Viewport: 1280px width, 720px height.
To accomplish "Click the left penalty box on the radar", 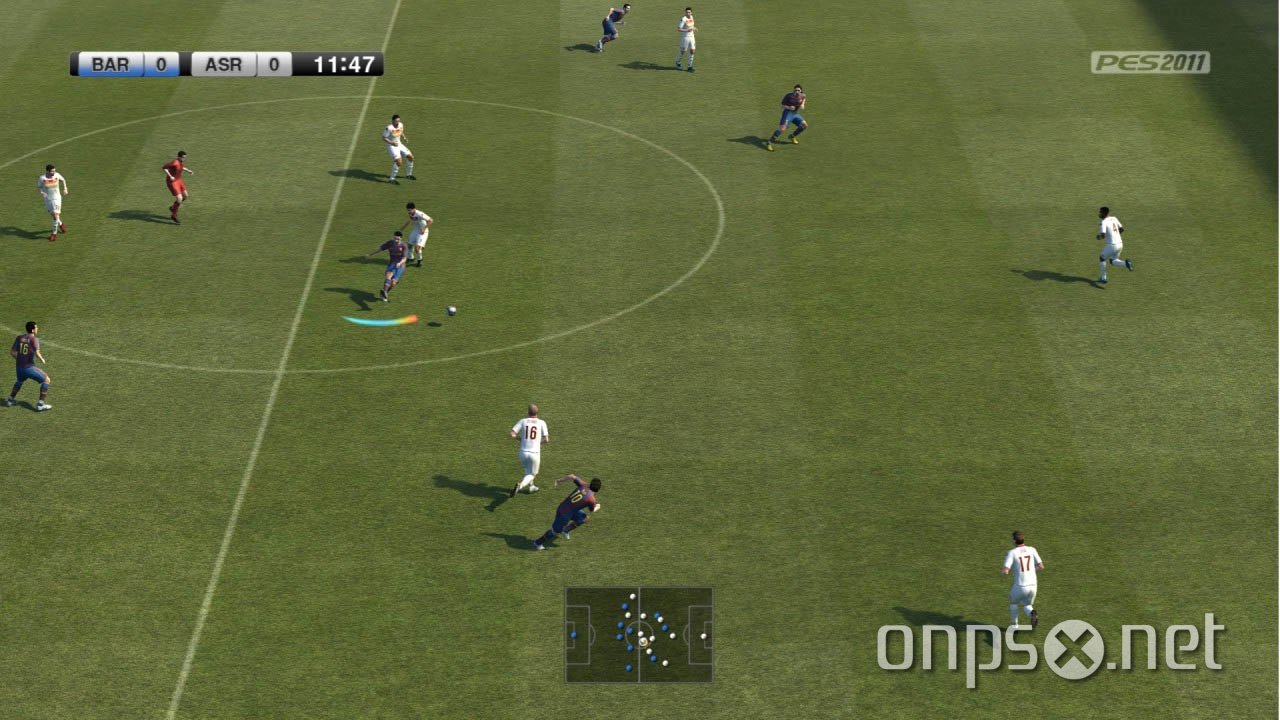I will pos(577,633).
